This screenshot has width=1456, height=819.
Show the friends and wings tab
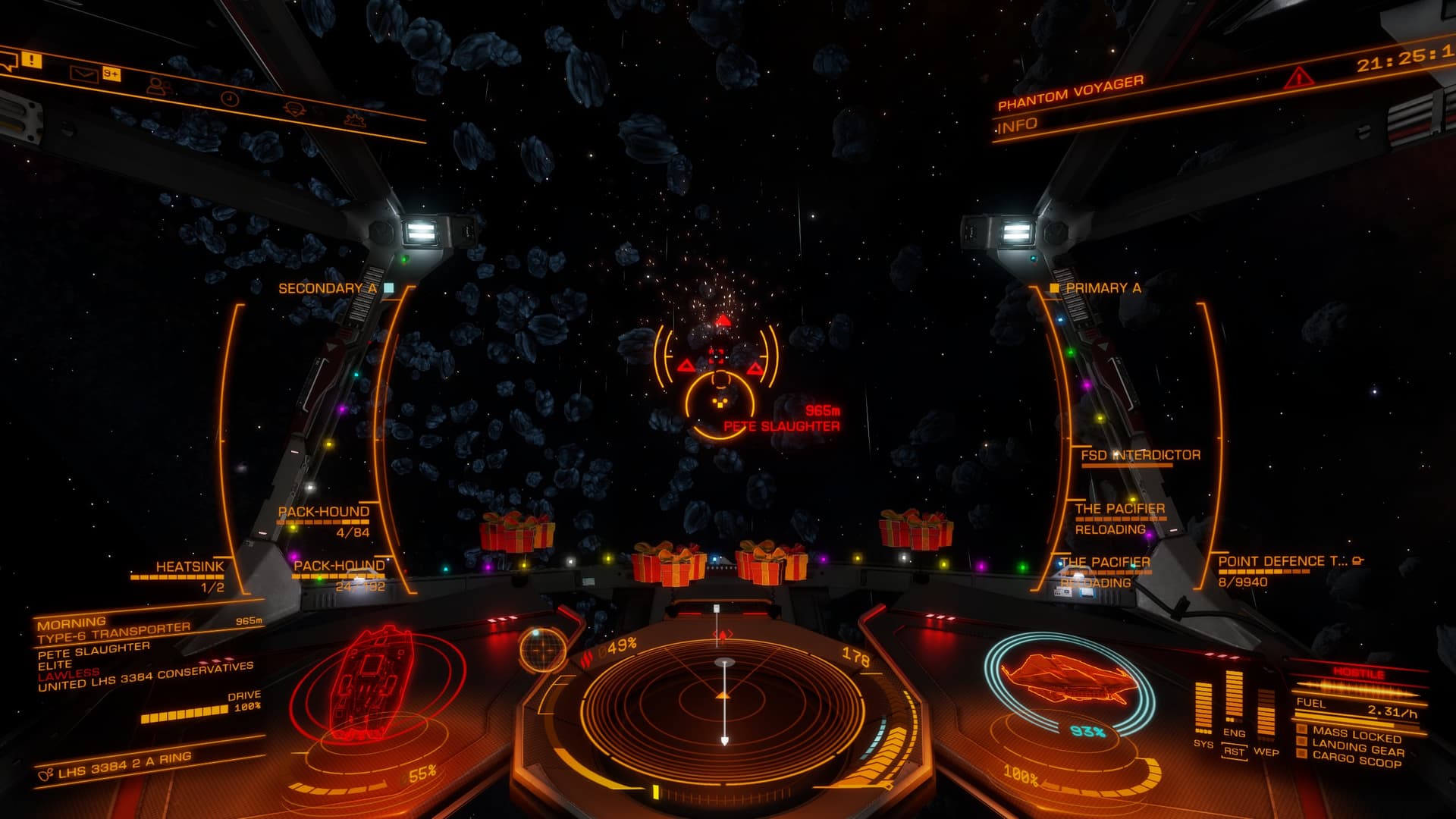pyautogui.click(x=158, y=86)
